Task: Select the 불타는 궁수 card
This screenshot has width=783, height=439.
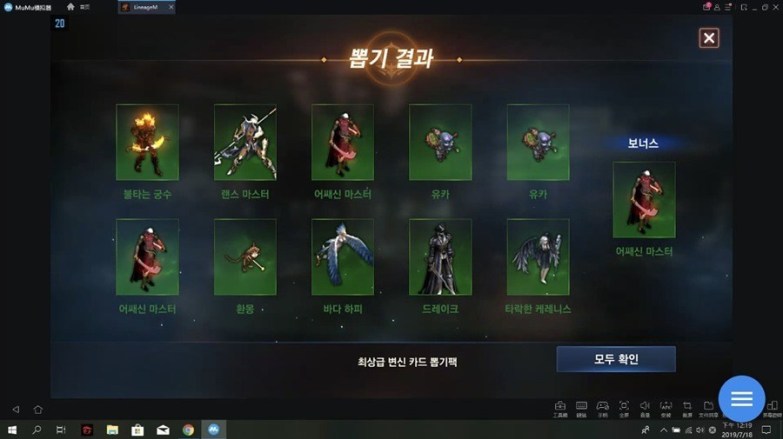Action: pos(147,142)
